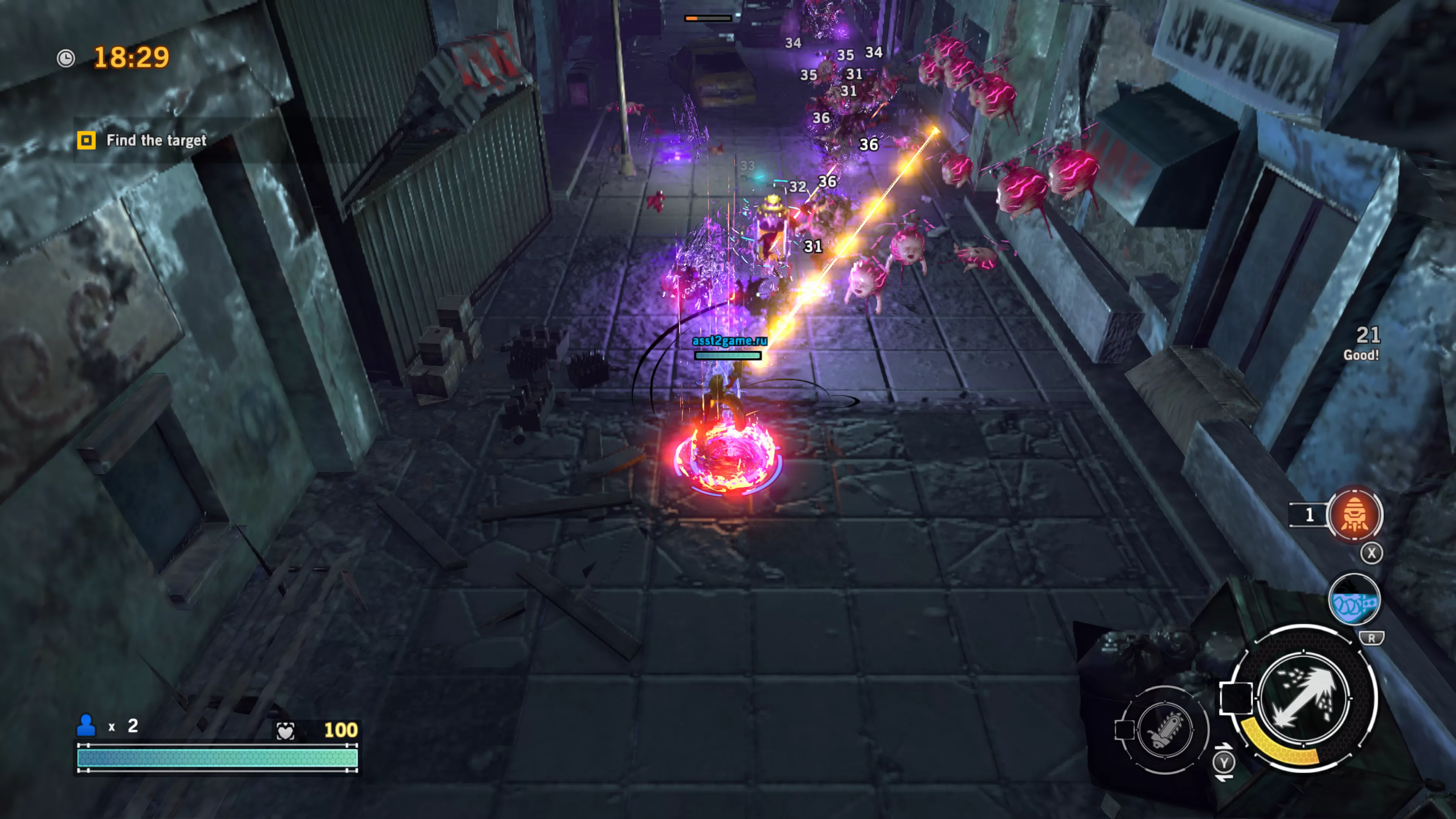Click the Find the target objective tracker

pyautogui.click(x=143, y=140)
